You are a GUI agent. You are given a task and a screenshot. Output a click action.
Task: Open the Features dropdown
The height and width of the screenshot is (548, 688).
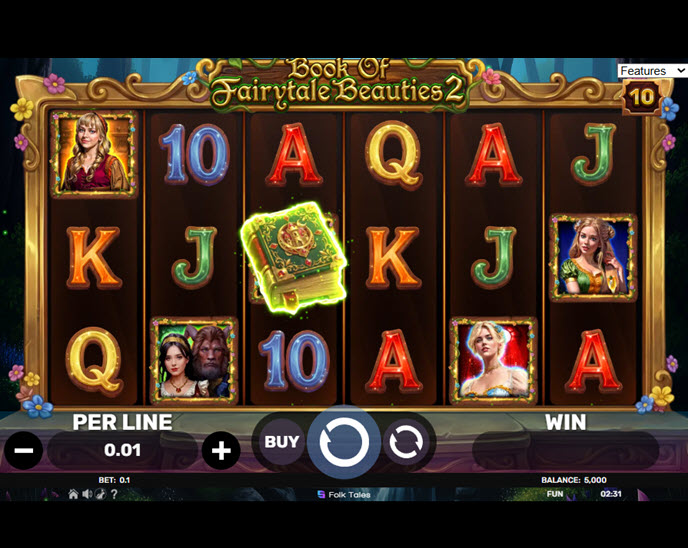(x=651, y=71)
